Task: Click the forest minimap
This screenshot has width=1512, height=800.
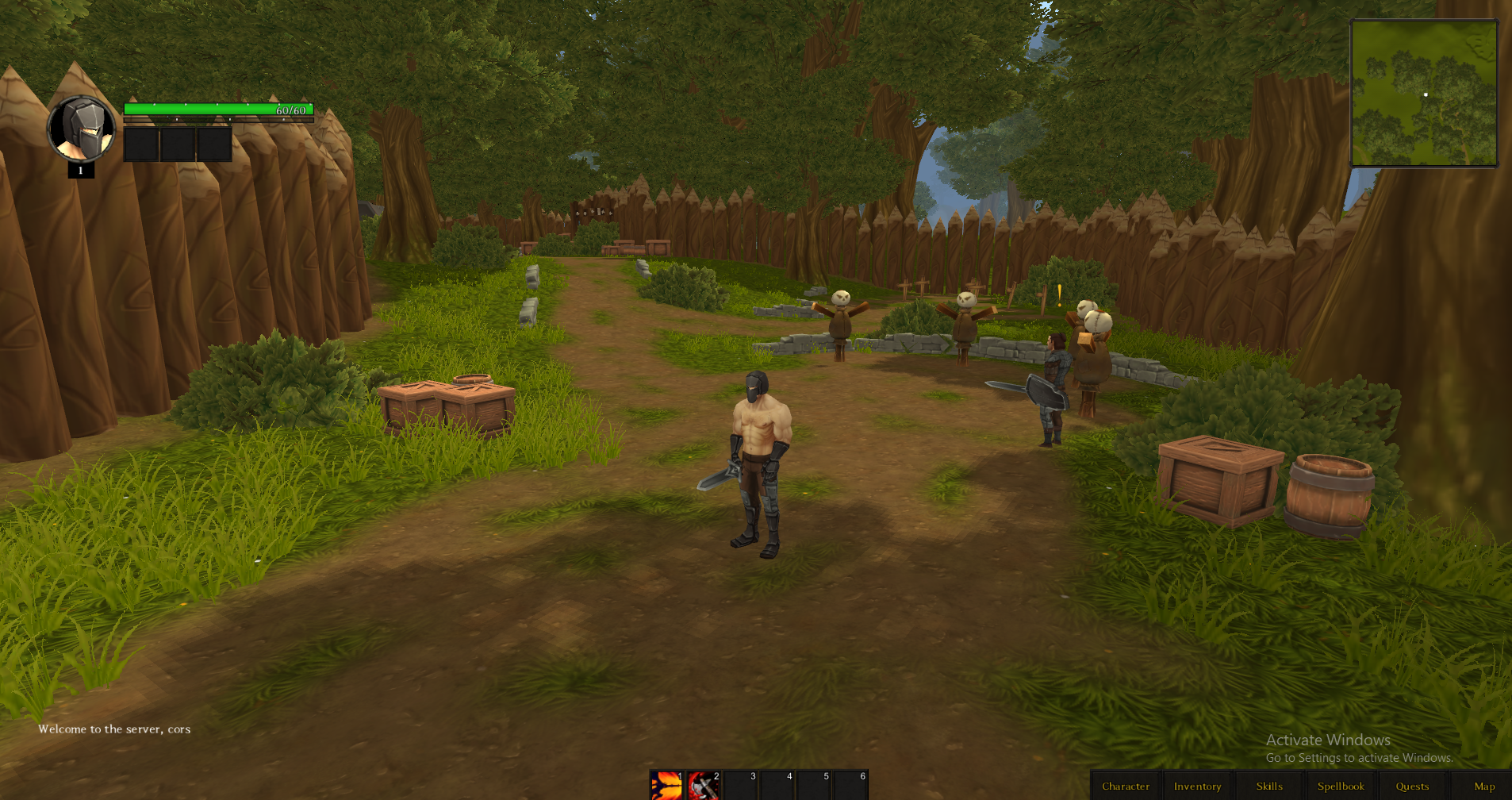Action: [1424, 94]
